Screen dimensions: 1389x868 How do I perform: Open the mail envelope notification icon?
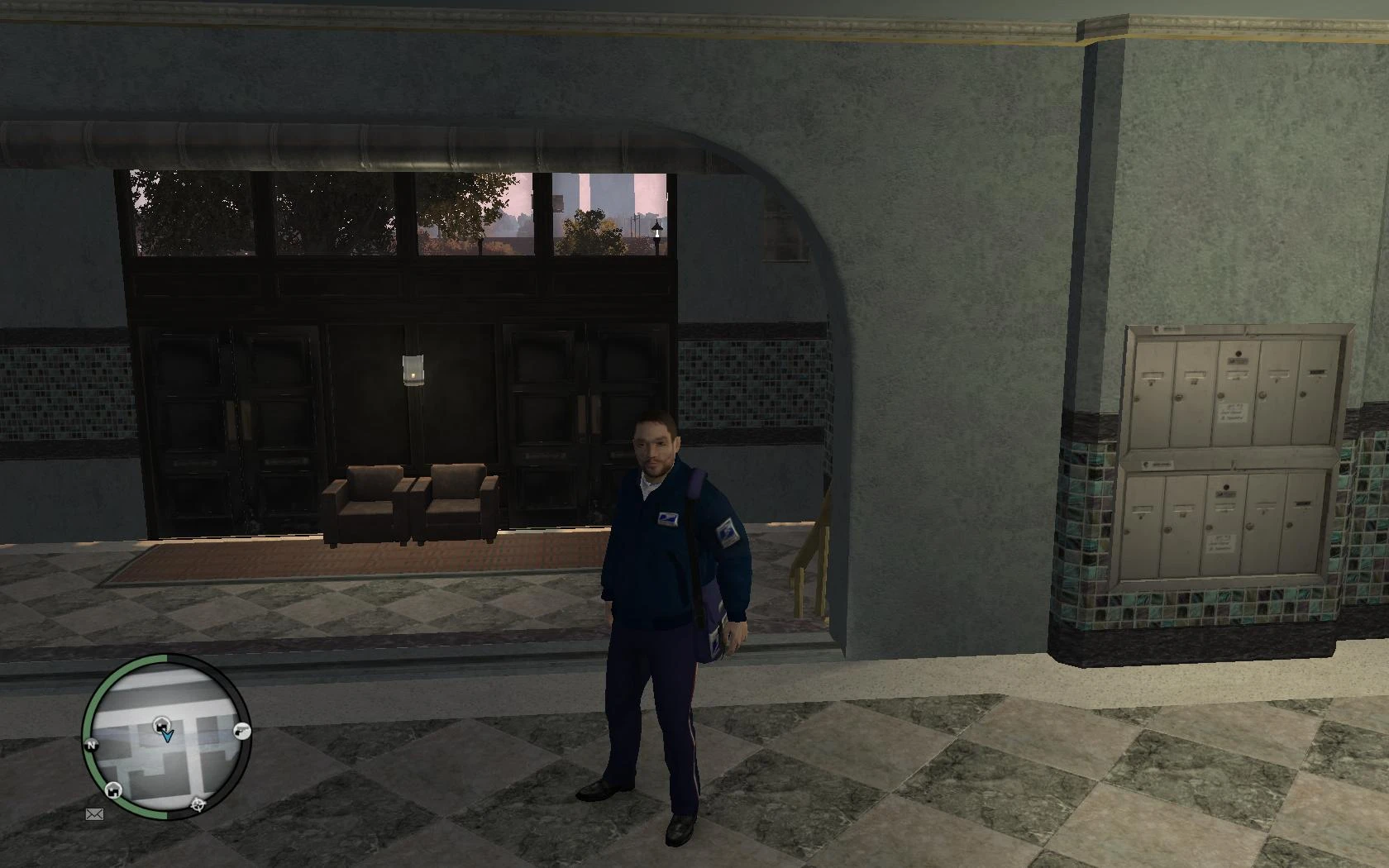tap(94, 813)
